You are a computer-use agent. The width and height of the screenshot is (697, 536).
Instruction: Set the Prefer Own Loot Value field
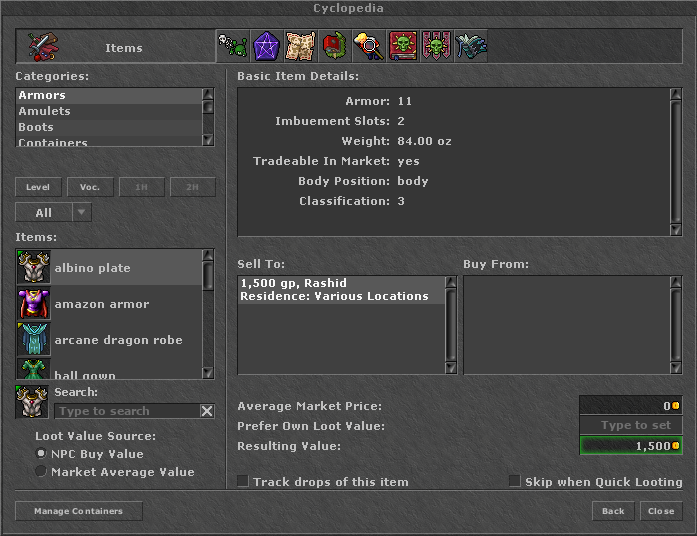(x=631, y=426)
